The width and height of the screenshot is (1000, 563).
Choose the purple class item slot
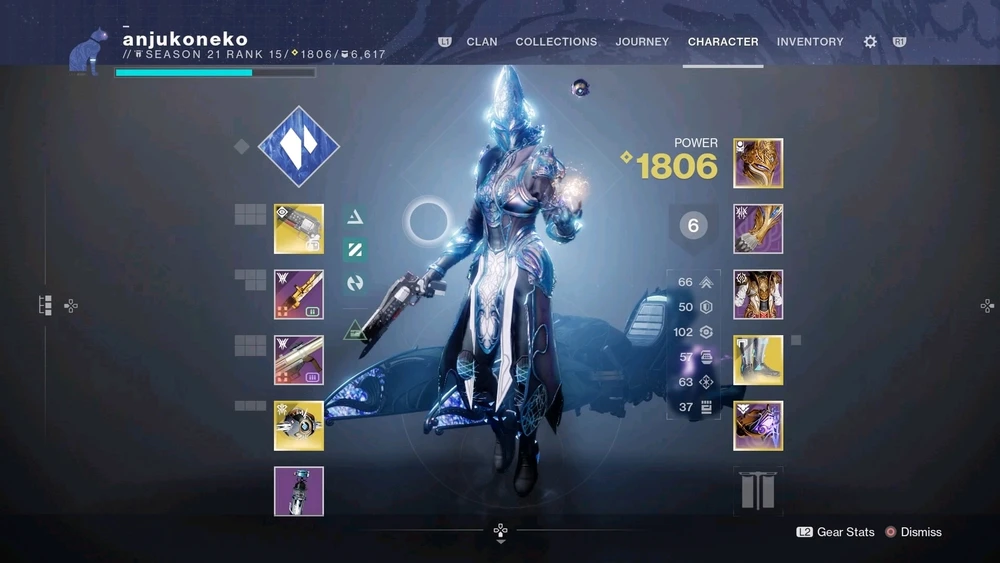click(758, 425)
